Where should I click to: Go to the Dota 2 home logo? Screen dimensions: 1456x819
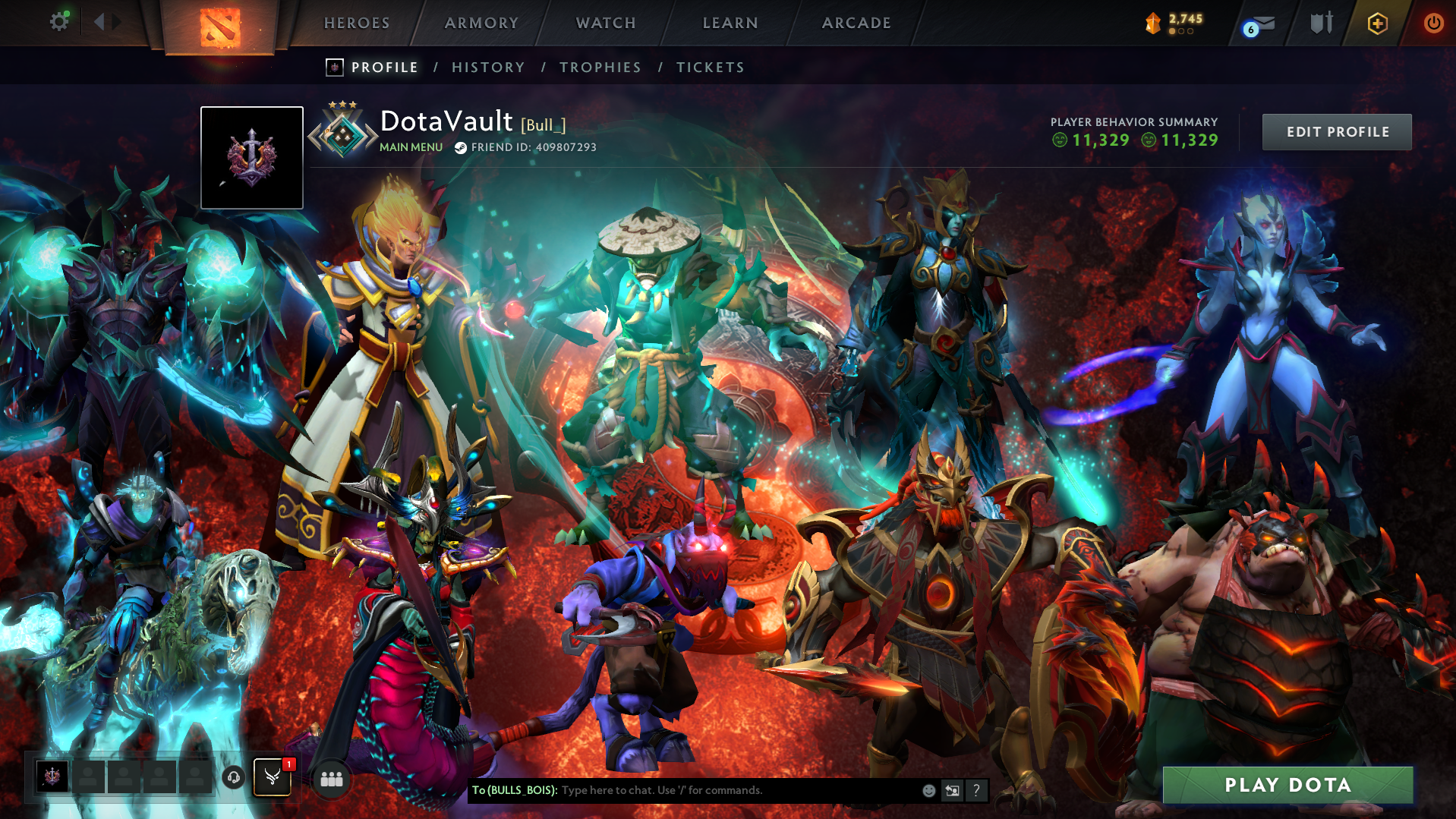coord(220,27)
